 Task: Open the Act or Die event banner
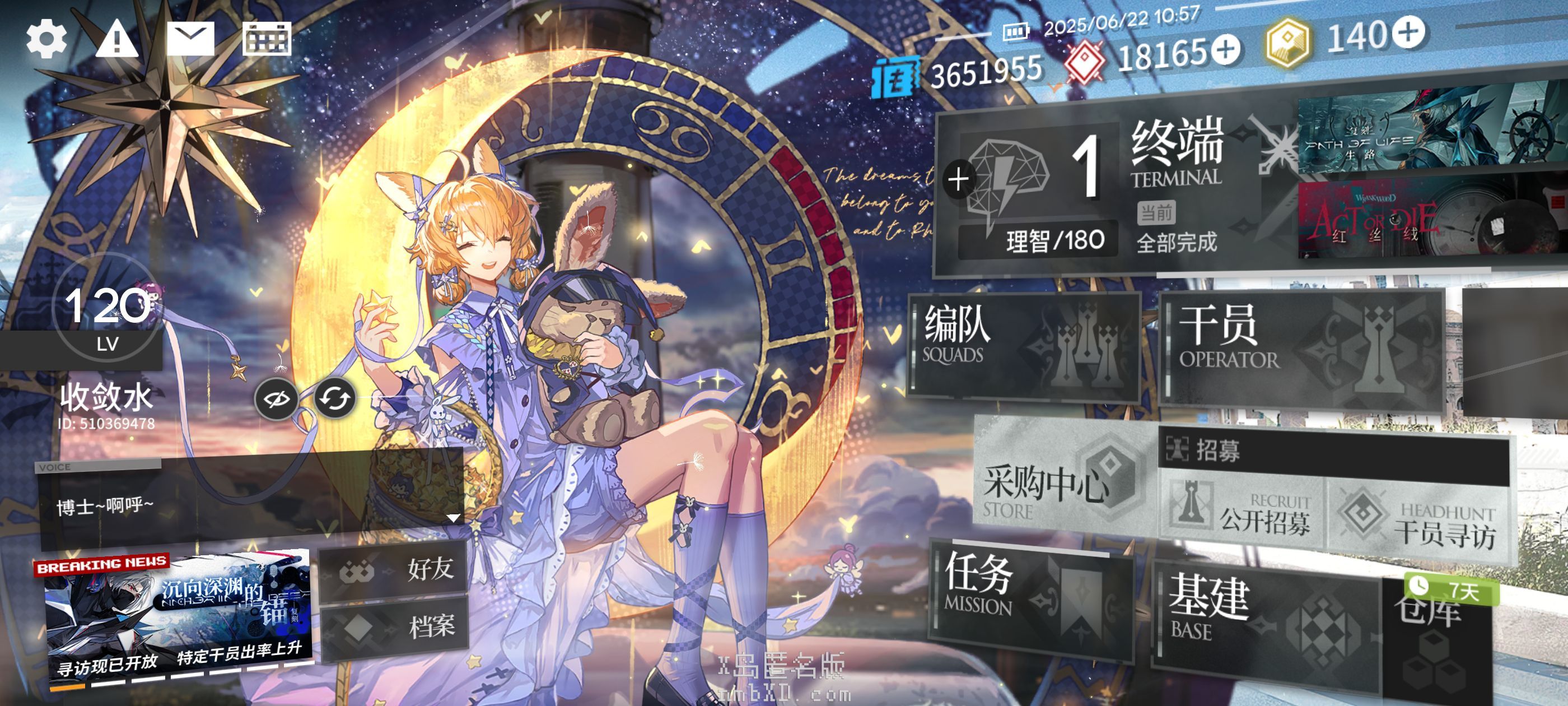[1430, 219]
